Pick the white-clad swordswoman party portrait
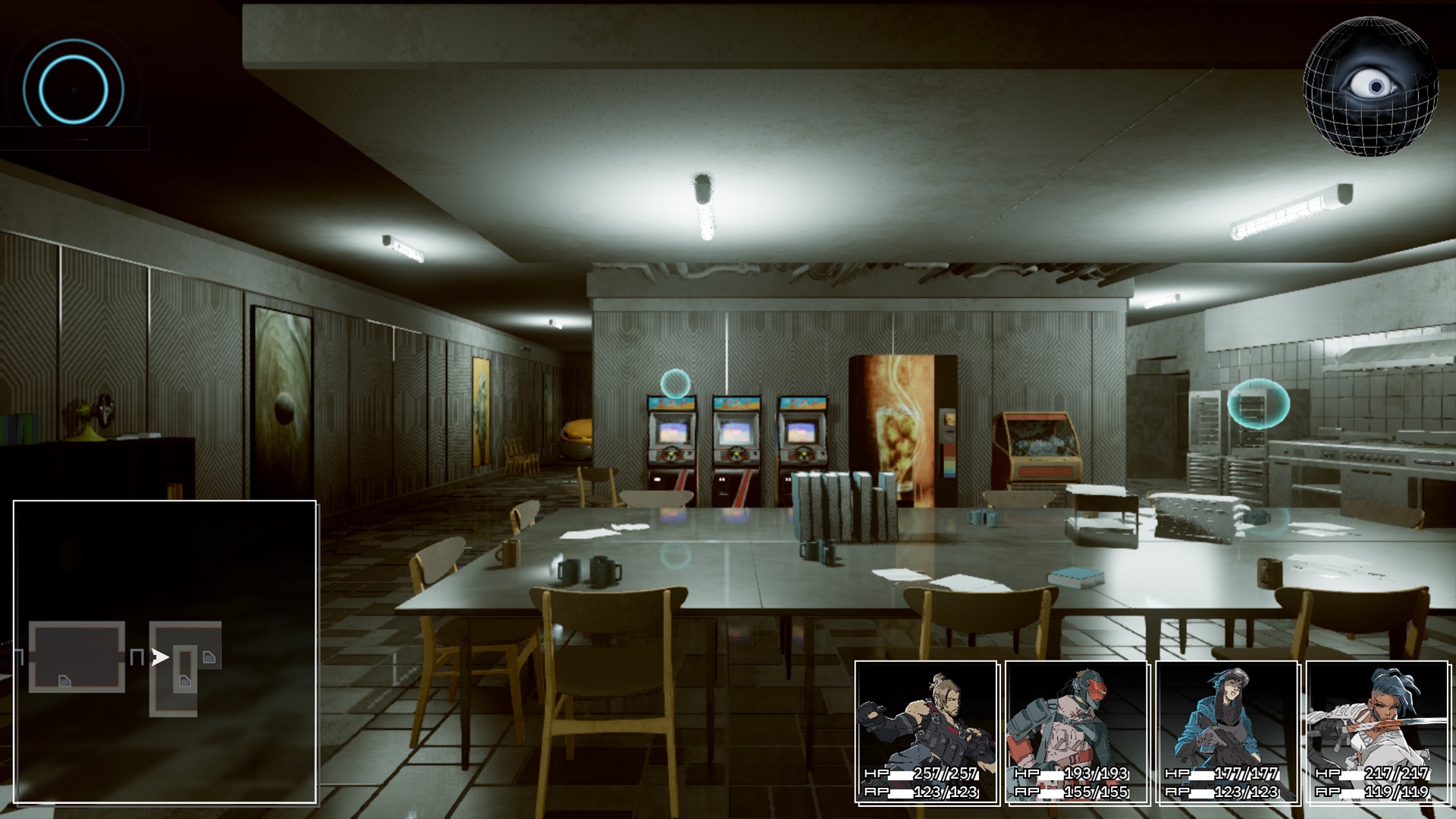 1377,732
